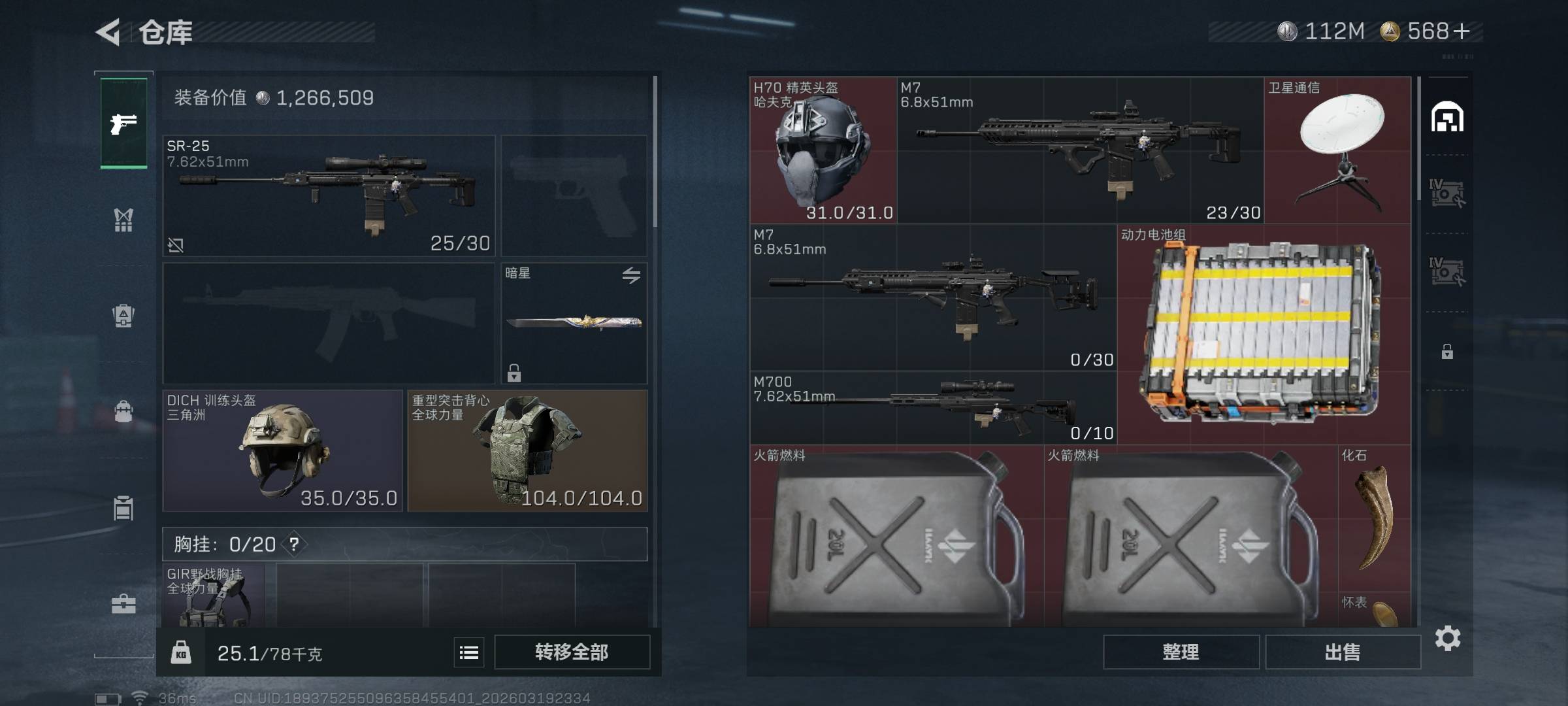The width and height of the screenshot is (1568, 706).
Task: Click the 出售 sell button
Action: [x=1343, y=652]
